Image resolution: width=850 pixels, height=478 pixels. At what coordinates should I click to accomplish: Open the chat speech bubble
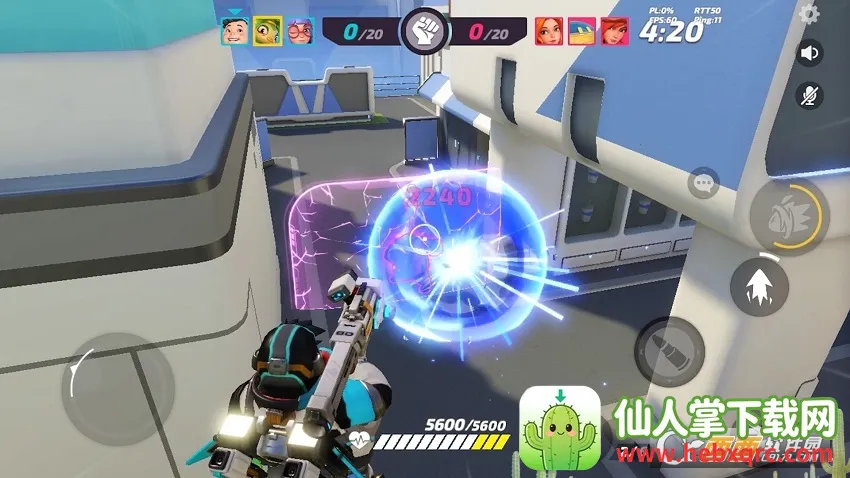coord(704,183)
